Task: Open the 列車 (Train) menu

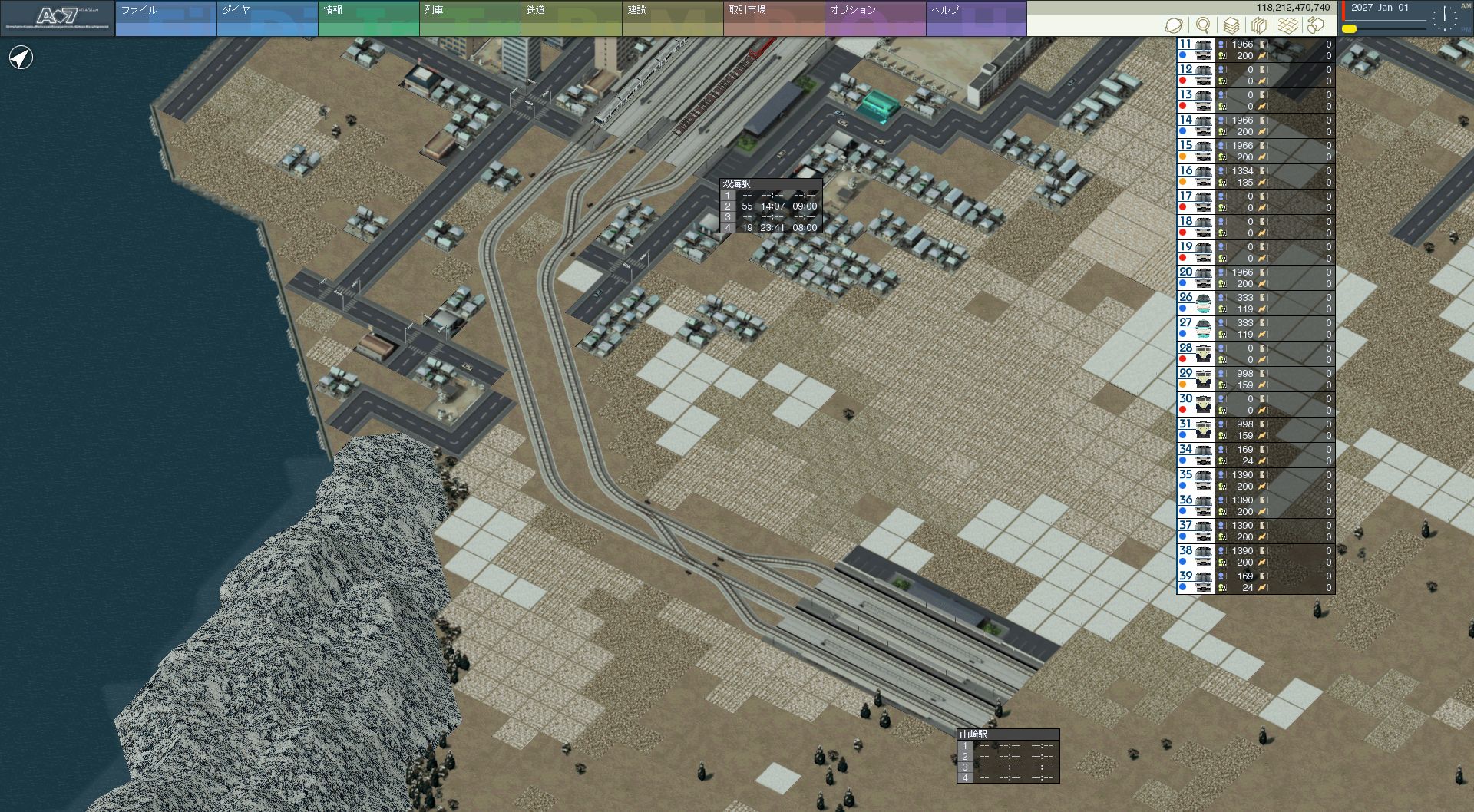Action: click(469, 18)
